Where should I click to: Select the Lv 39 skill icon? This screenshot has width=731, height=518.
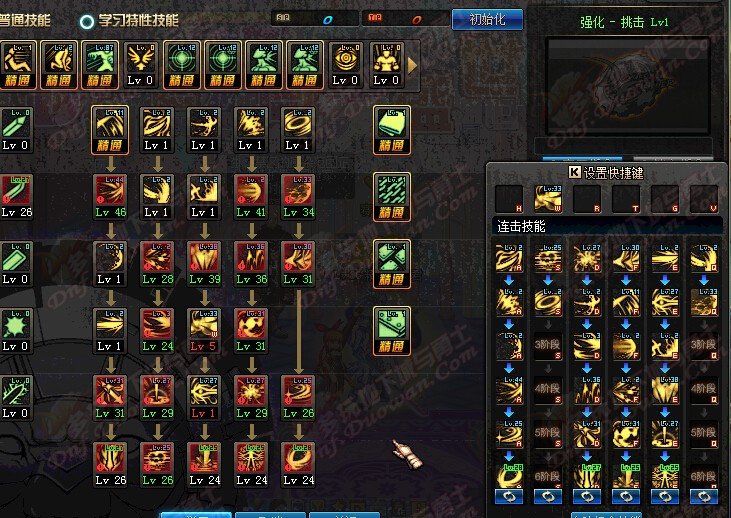click(x=204, y=258)
